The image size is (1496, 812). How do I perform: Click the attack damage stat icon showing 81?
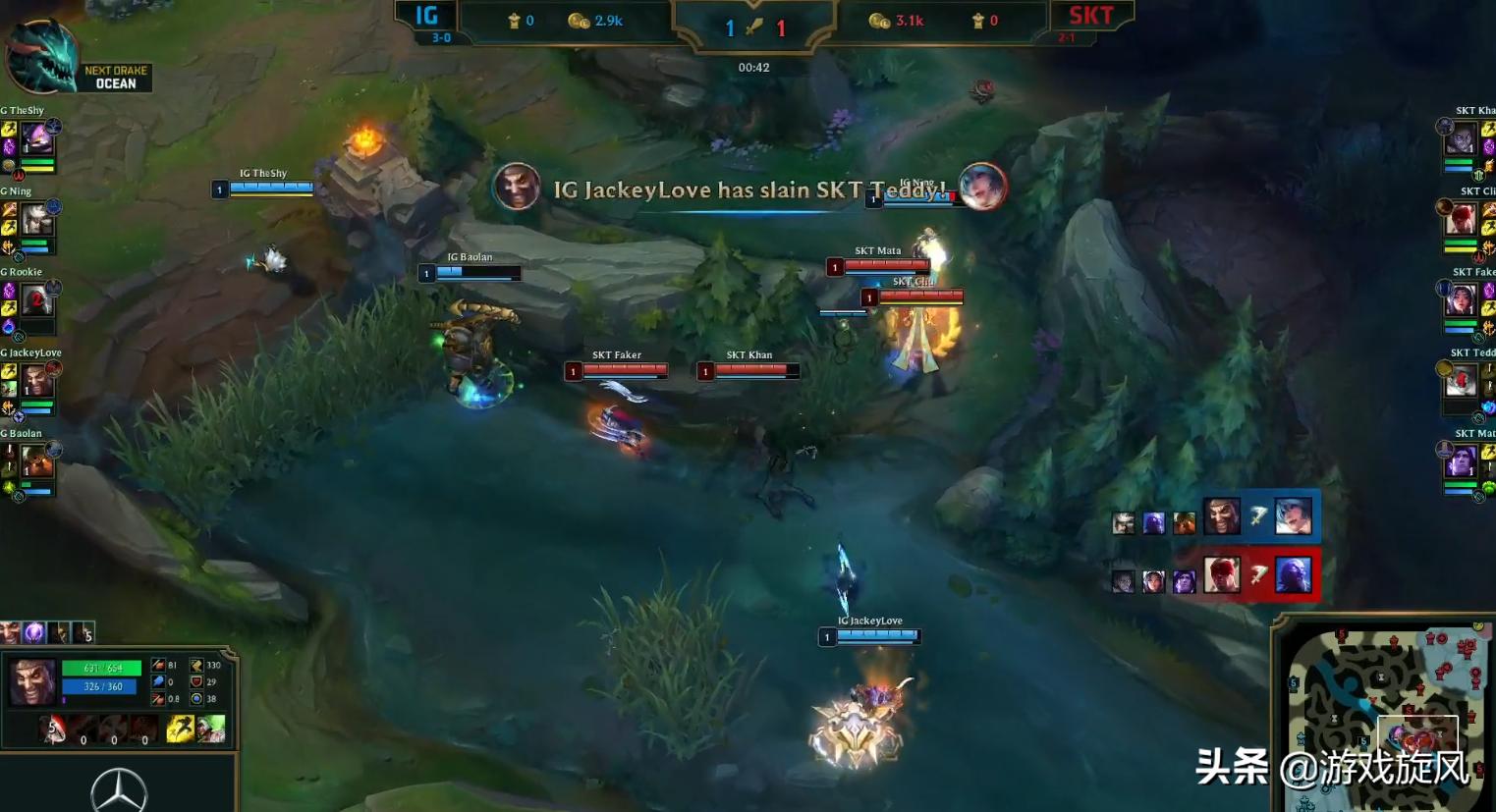[157, 665]
